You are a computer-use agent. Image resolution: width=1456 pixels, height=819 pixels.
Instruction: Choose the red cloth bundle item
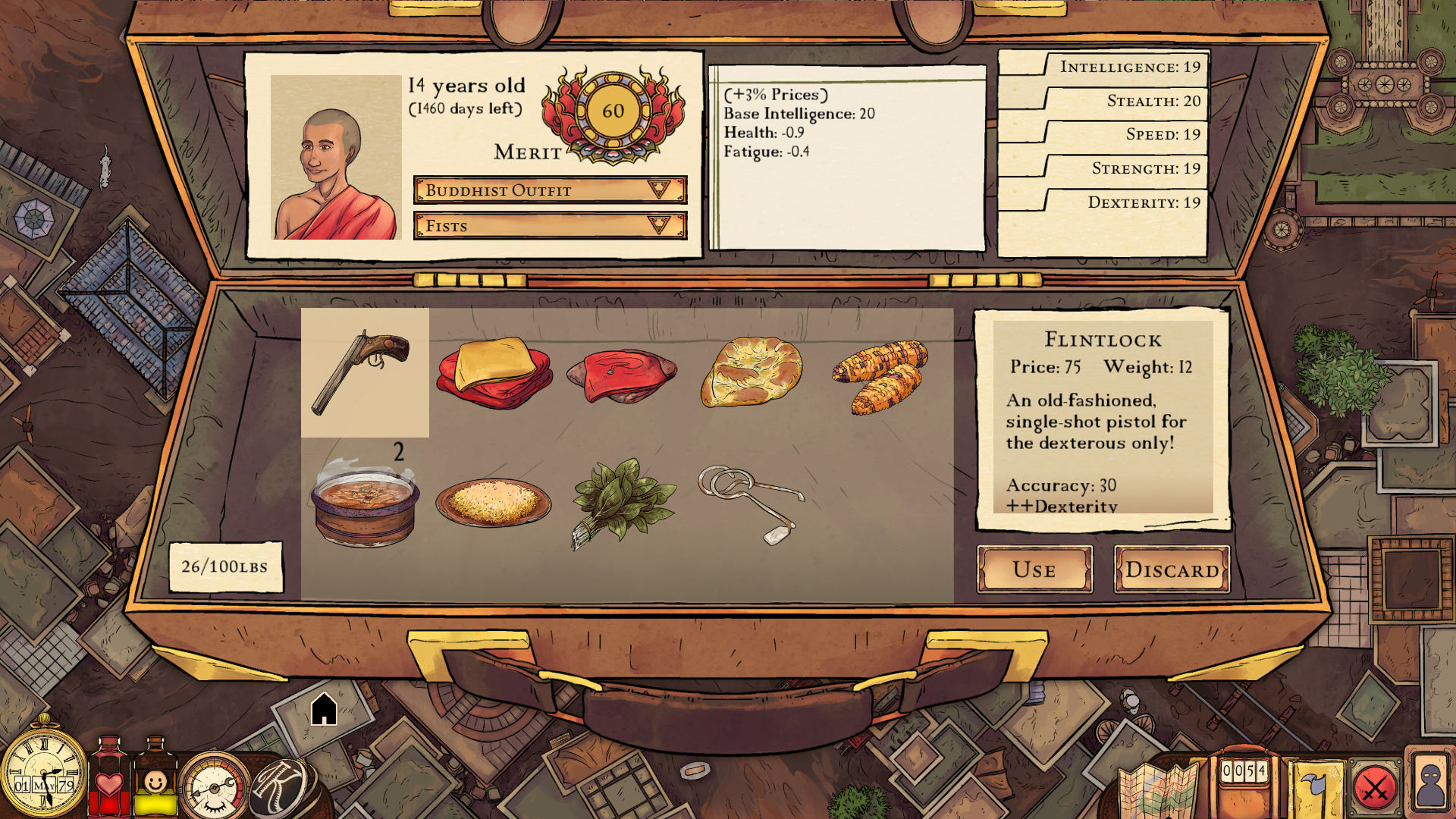point(622,375)
